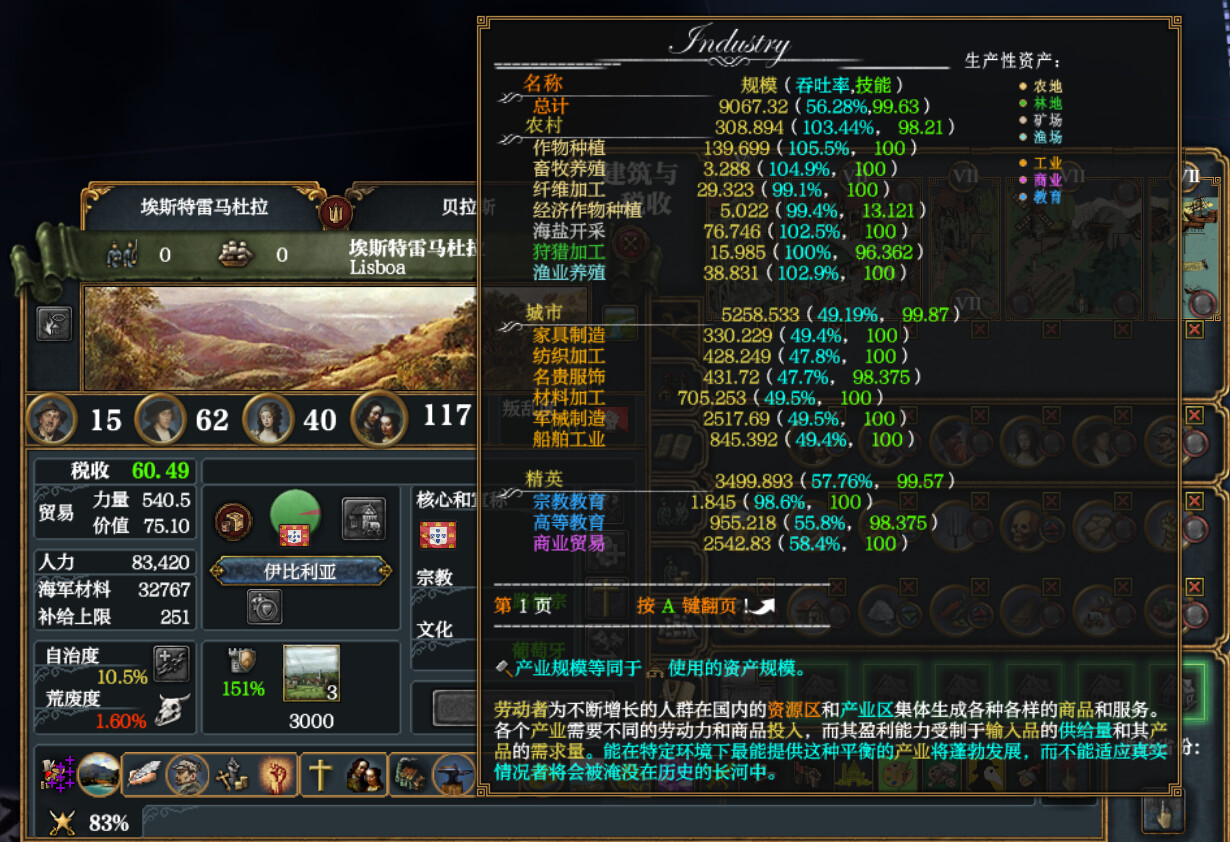Image resolution: width=1230 pixels, height=842 pixels.
Task: Click the lake landscape round icon
Action: point(99,774)
